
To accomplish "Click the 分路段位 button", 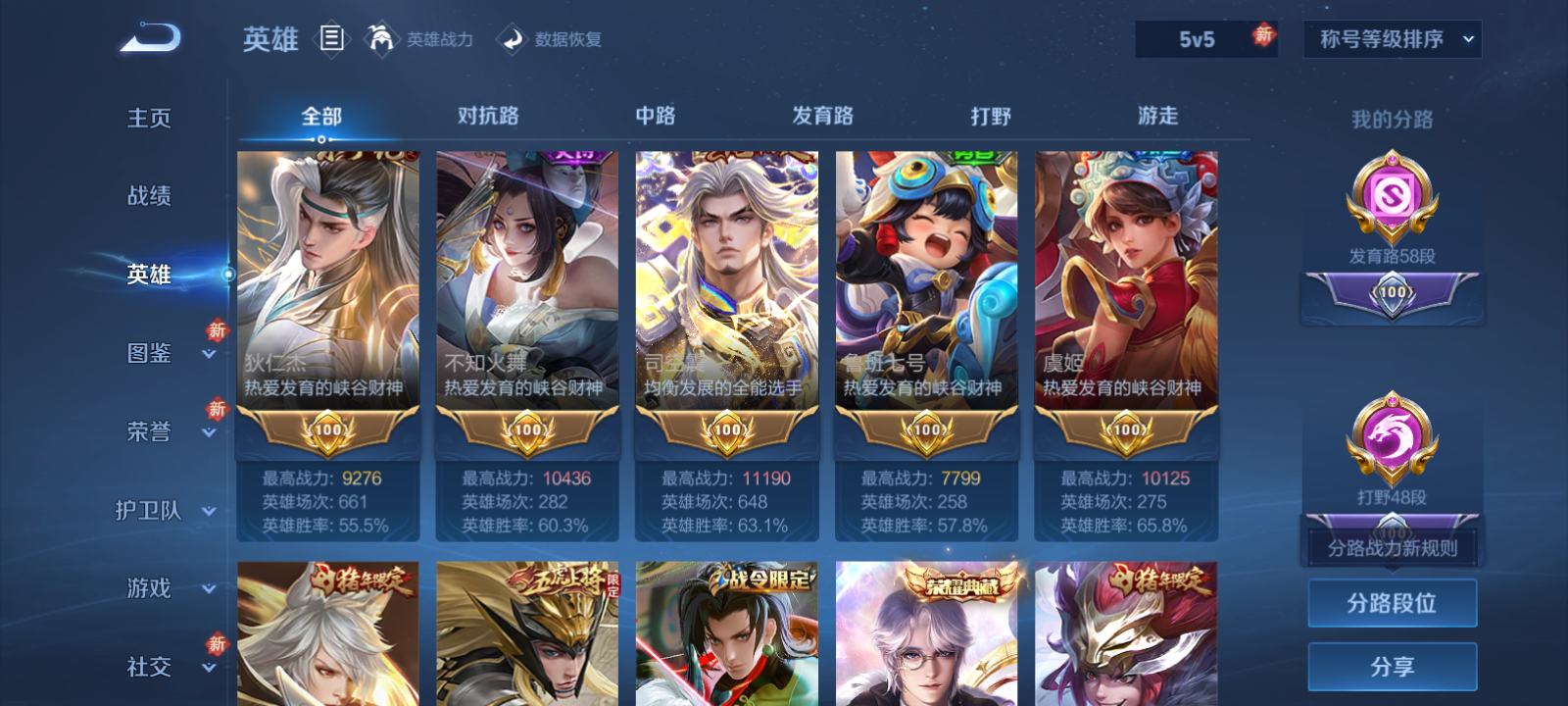I will [x=1392, y=603].
